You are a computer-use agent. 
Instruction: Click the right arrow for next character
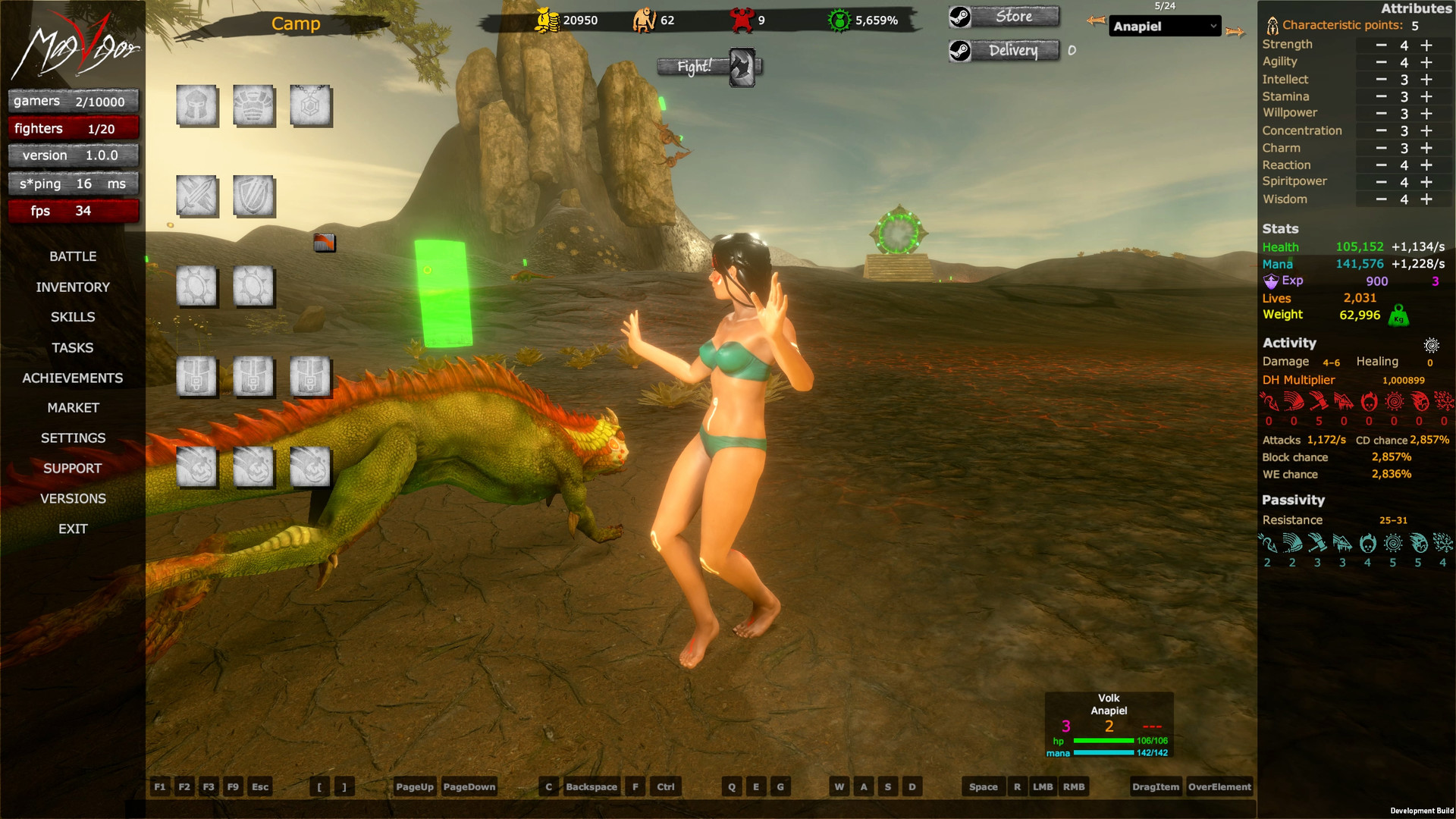click(1236, 31)
